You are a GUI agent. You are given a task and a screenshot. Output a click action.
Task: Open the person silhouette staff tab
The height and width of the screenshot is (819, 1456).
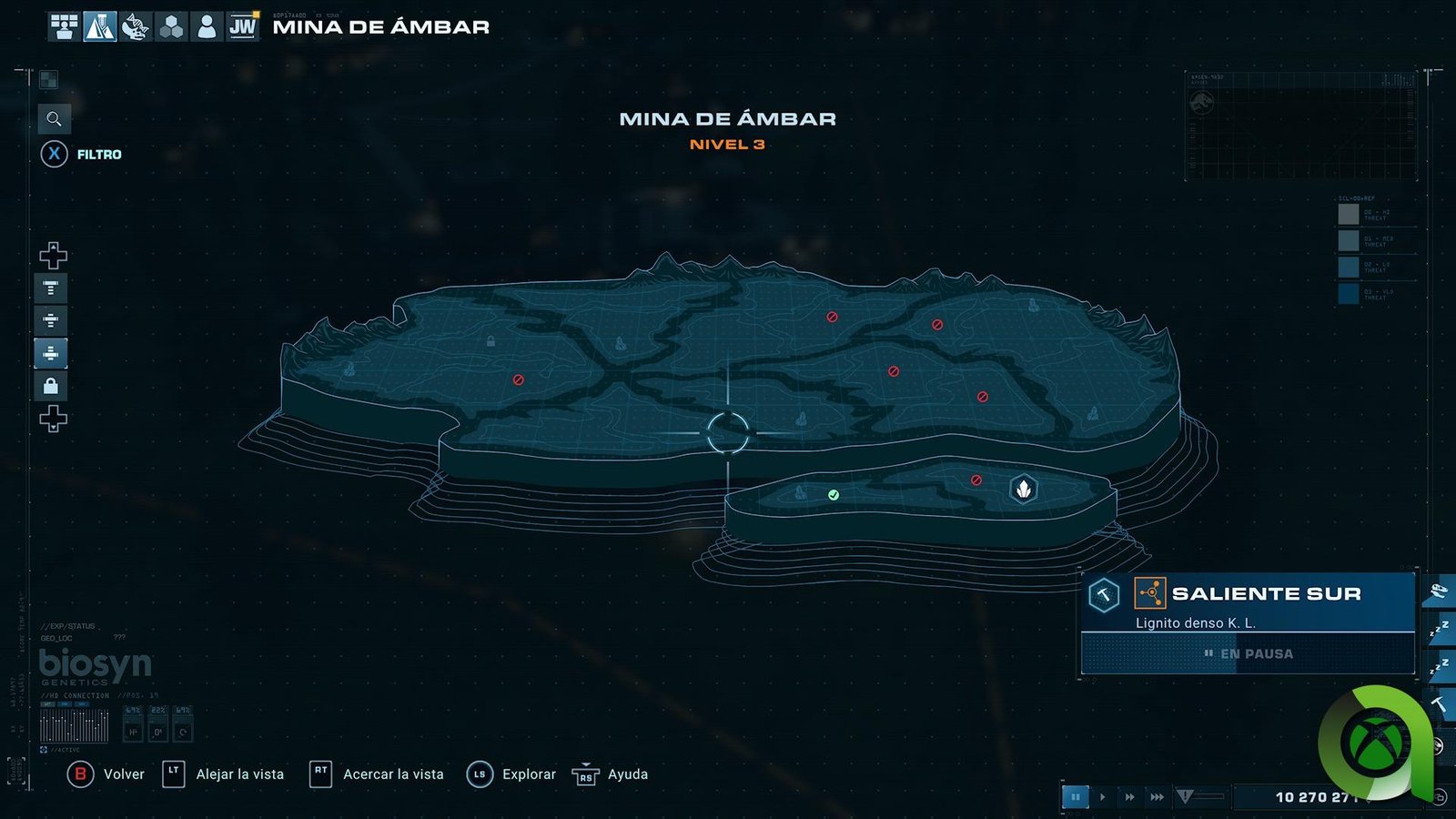pyautogui.click(x=207, y=26)
